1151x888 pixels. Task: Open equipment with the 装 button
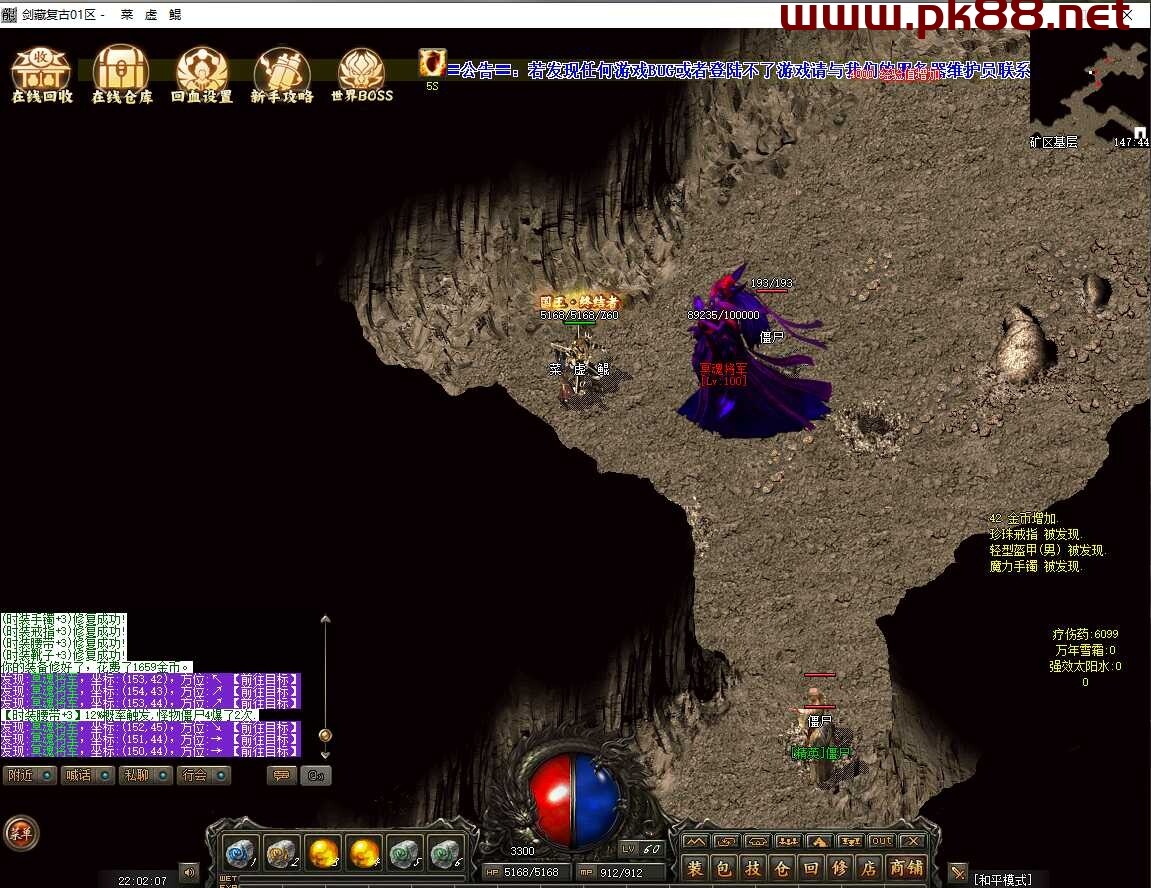click(x=695, y=868)
